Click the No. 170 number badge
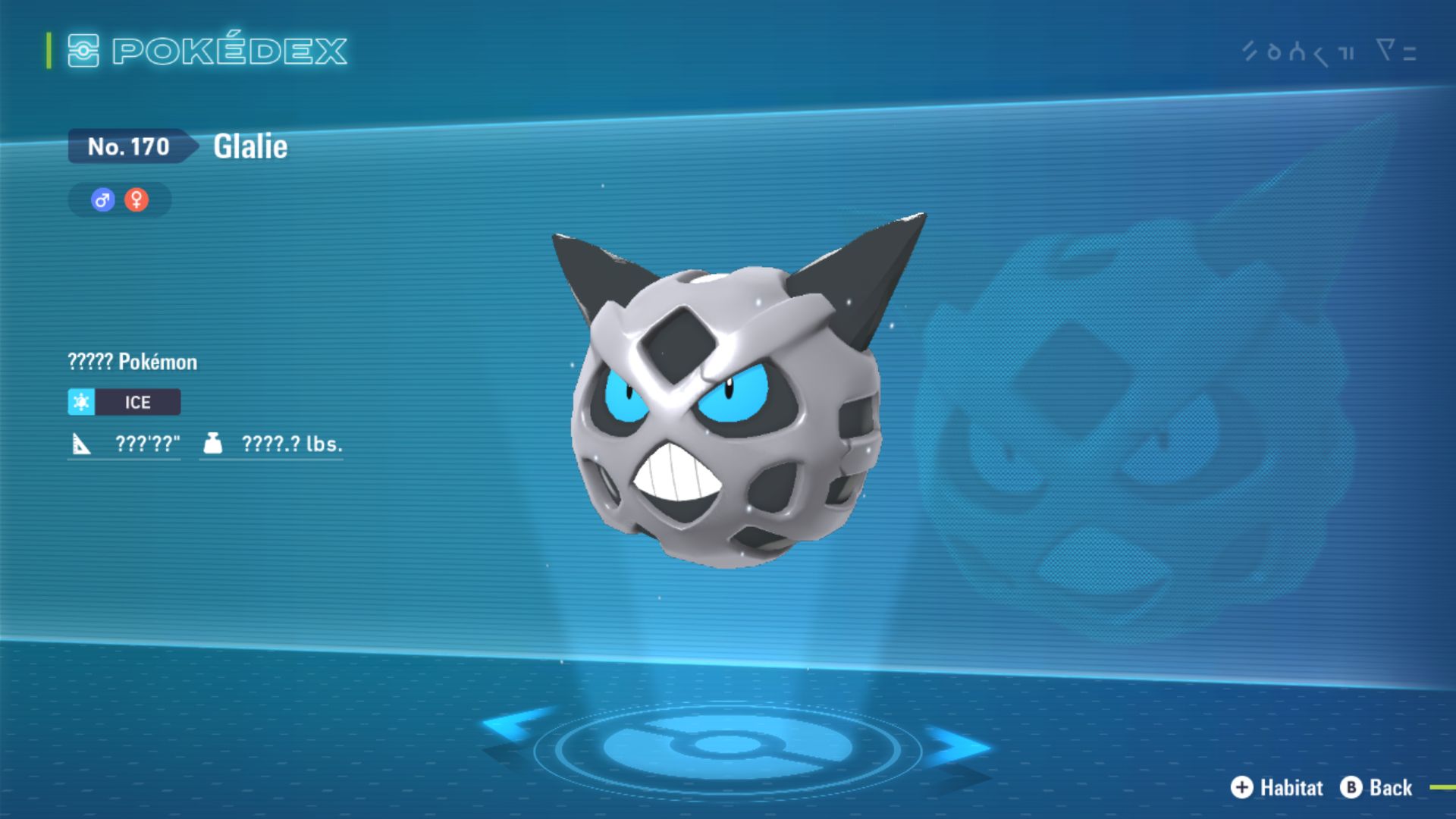Screen dimensions: 1456x819 click(x=129, y=146)
